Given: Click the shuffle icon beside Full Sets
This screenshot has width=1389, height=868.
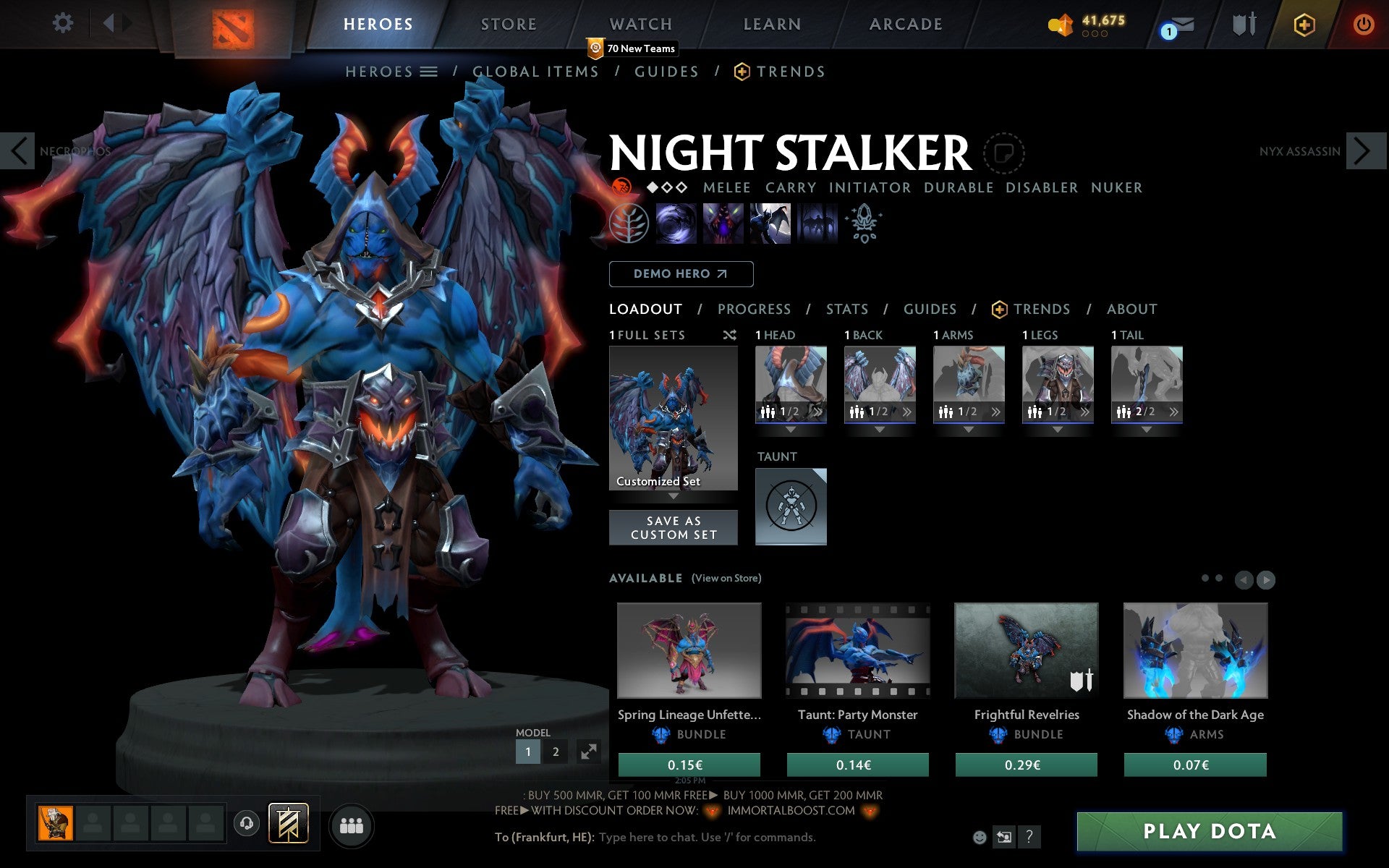Looking at the screenshot, I should (x=729, y=335).
